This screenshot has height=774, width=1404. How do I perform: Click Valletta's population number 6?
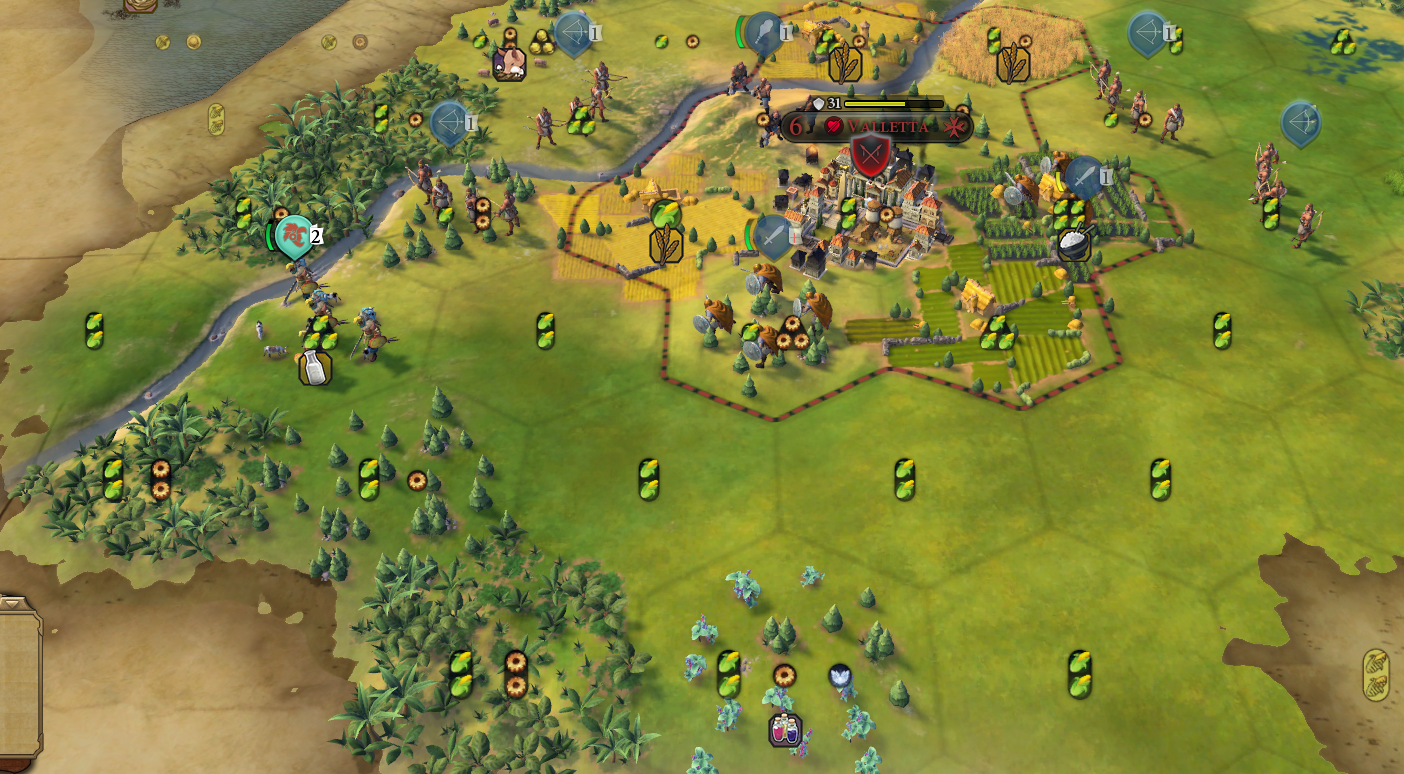pyautogui.click(x=795, y=126)
